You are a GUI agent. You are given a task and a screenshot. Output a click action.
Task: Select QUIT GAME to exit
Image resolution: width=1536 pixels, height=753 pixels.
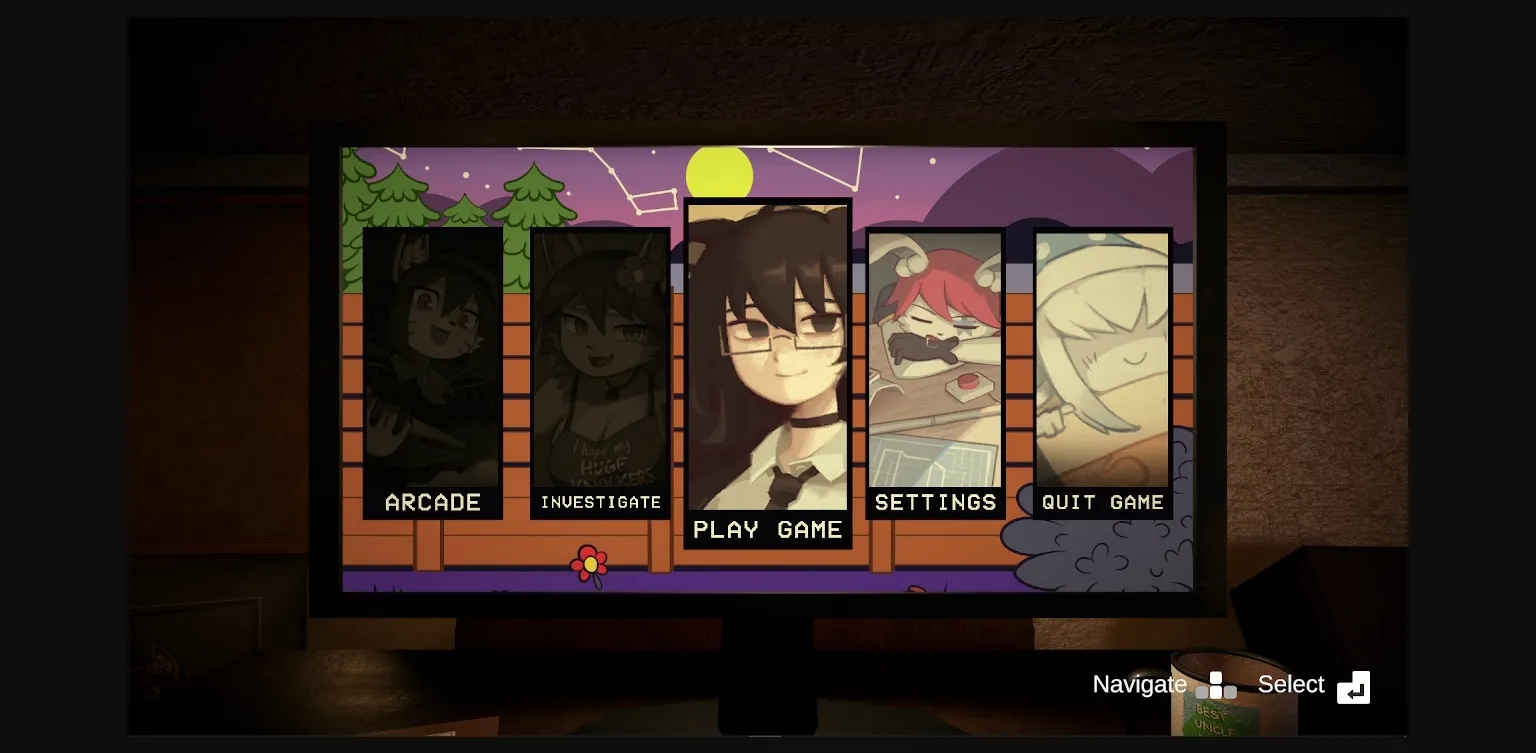pos(1102,503)
